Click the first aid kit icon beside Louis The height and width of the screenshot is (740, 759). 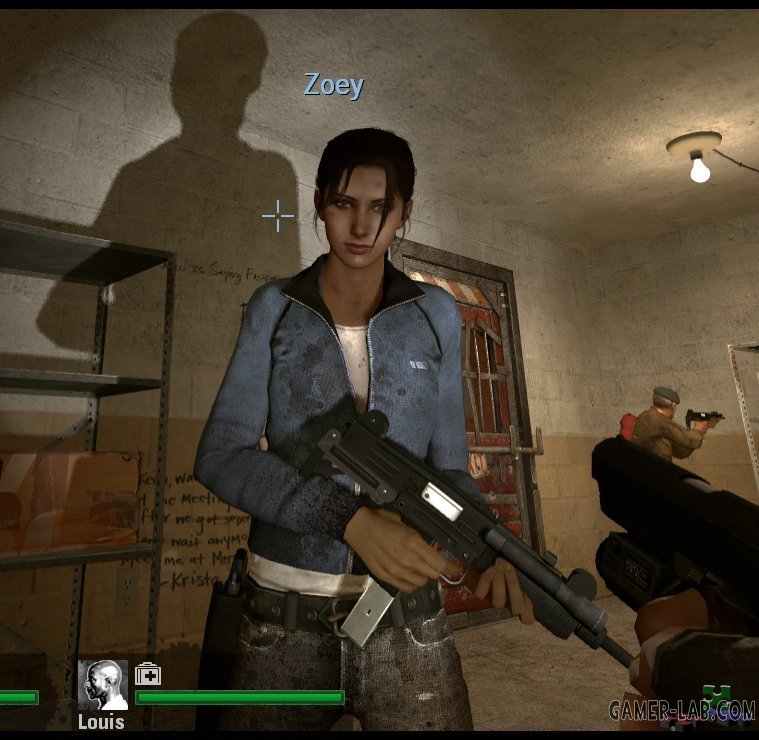pos(148,673)
